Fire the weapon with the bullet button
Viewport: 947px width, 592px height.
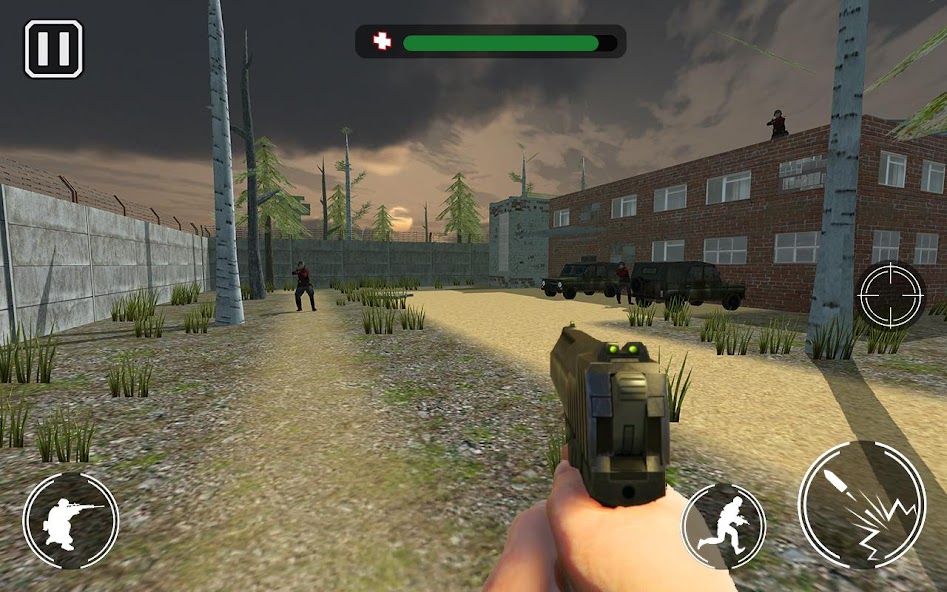coord(861,505)
